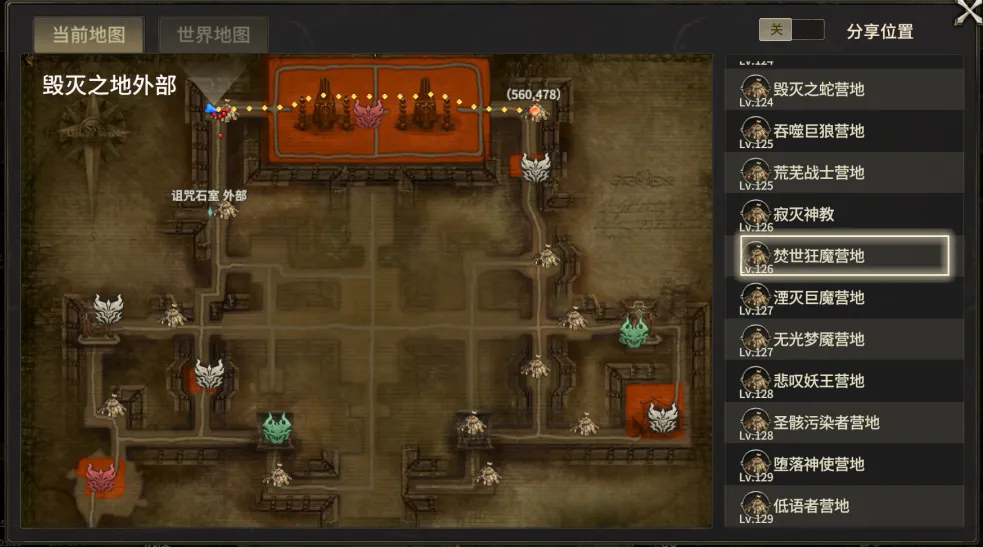This screenshot has height=547, width=983.
Task: Click the 分享位置 button
Action: tap(879, 31)
